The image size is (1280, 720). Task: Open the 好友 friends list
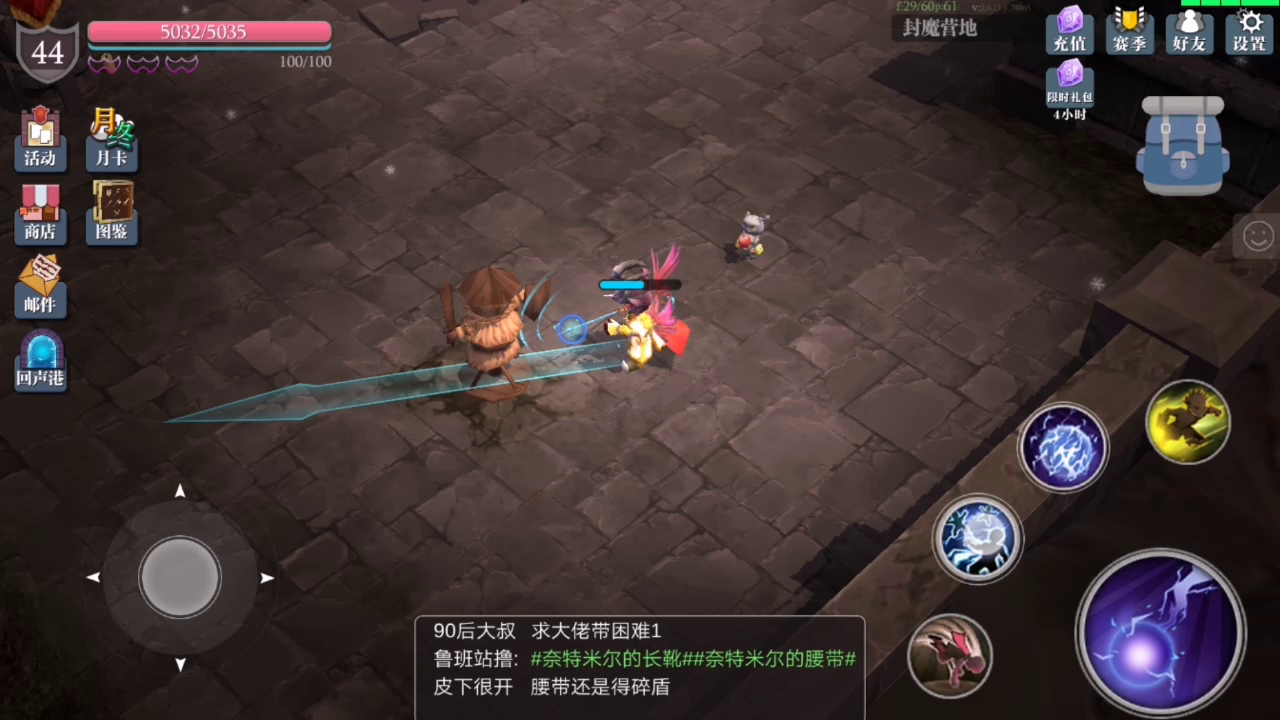click(x=1189, y=32)
